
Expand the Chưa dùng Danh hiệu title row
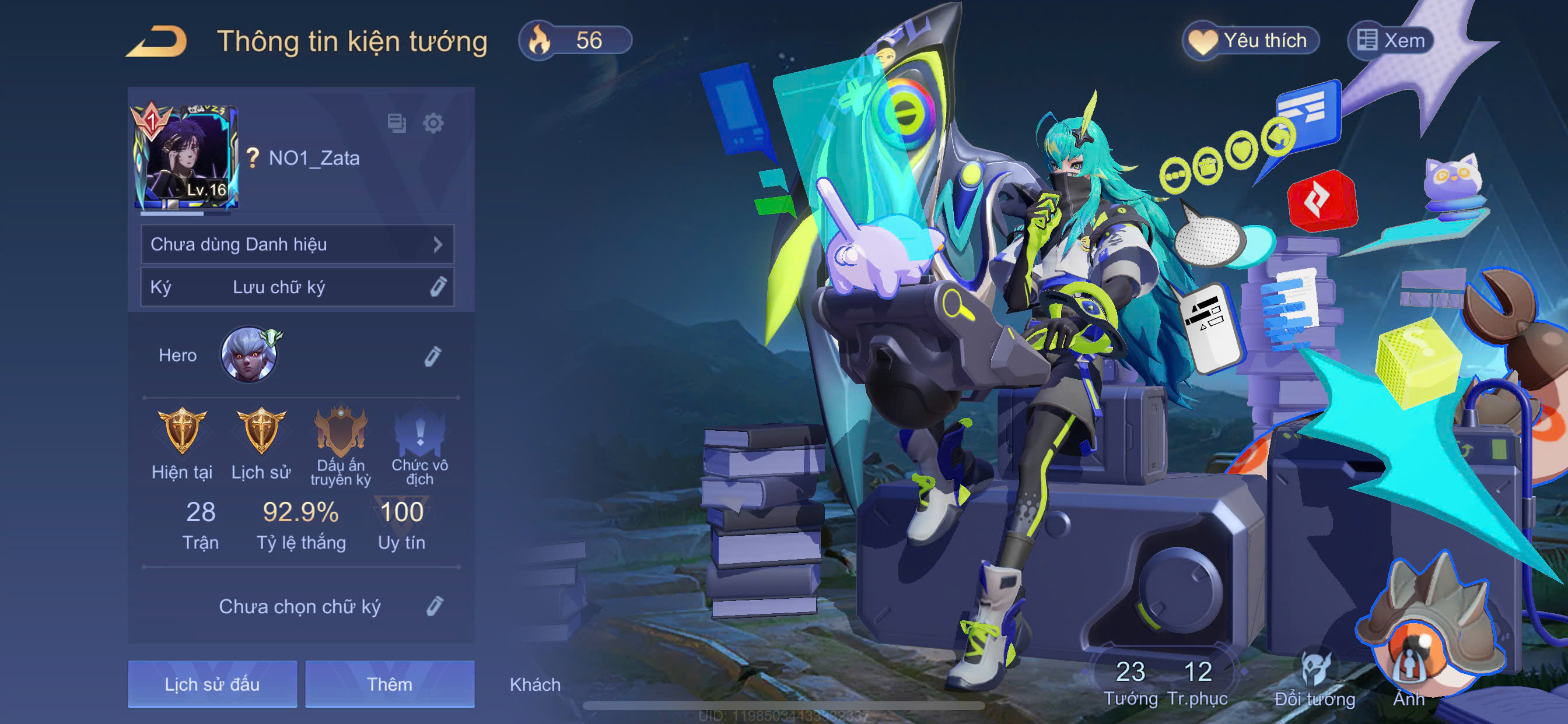pos(297,245)
